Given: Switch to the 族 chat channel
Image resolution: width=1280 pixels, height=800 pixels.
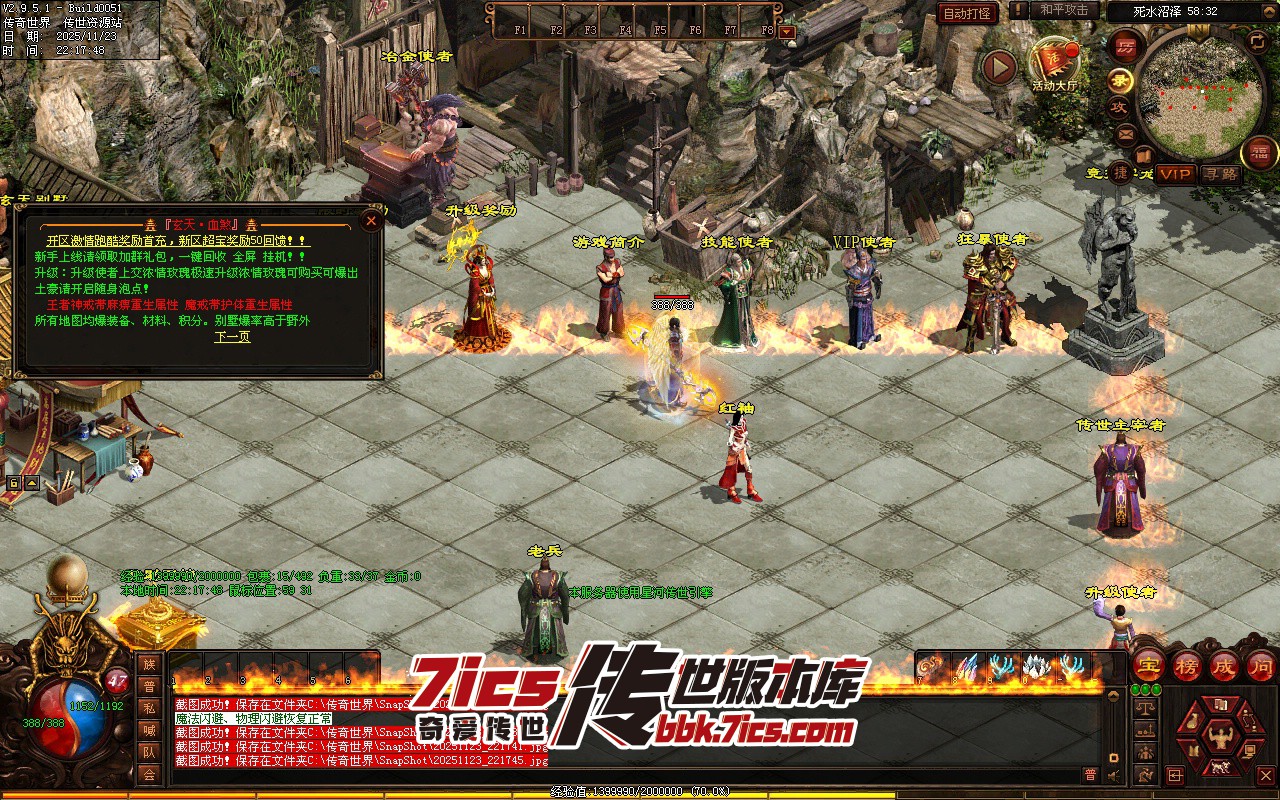Looking at the screenshot, I should (x=149, y=664).
